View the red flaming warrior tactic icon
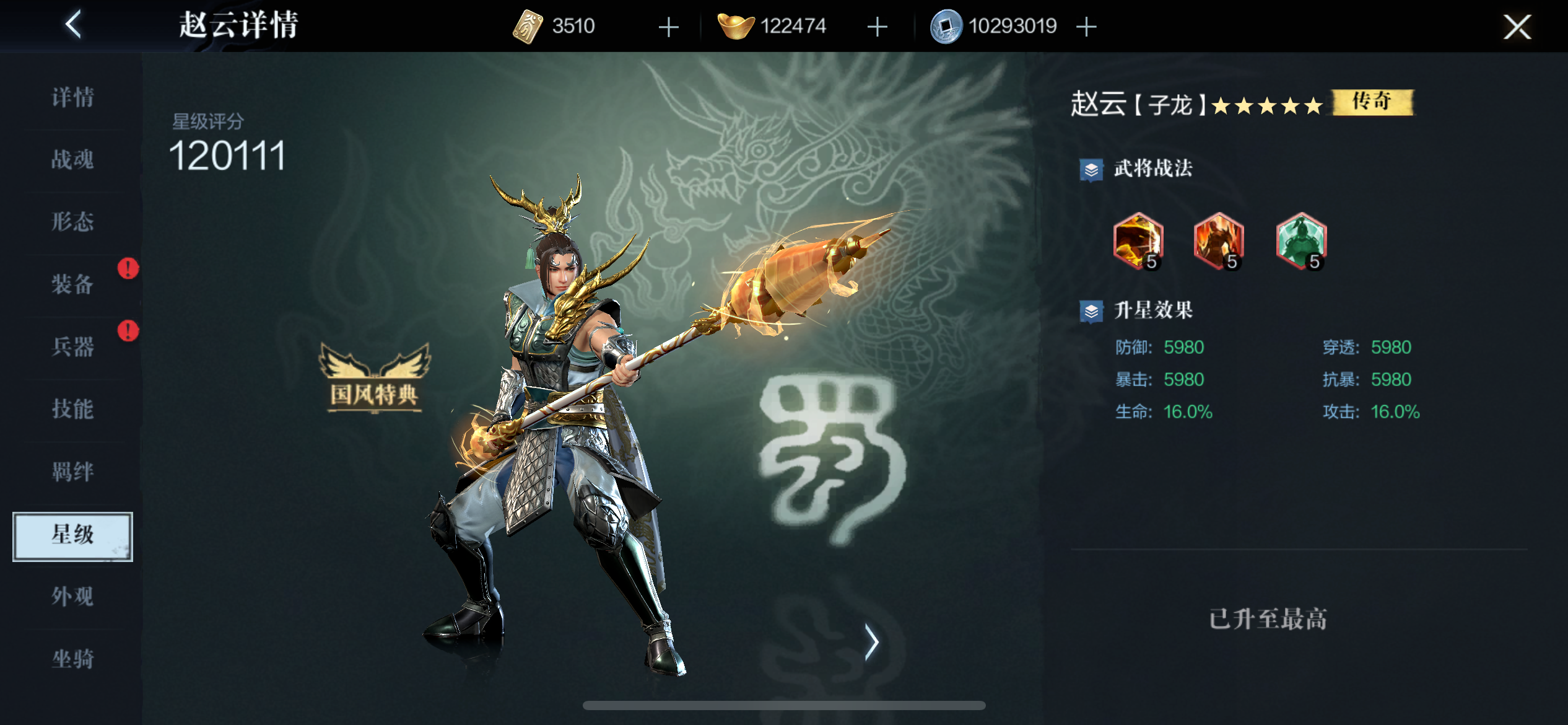The image size is (1568, 725). 1218,240
